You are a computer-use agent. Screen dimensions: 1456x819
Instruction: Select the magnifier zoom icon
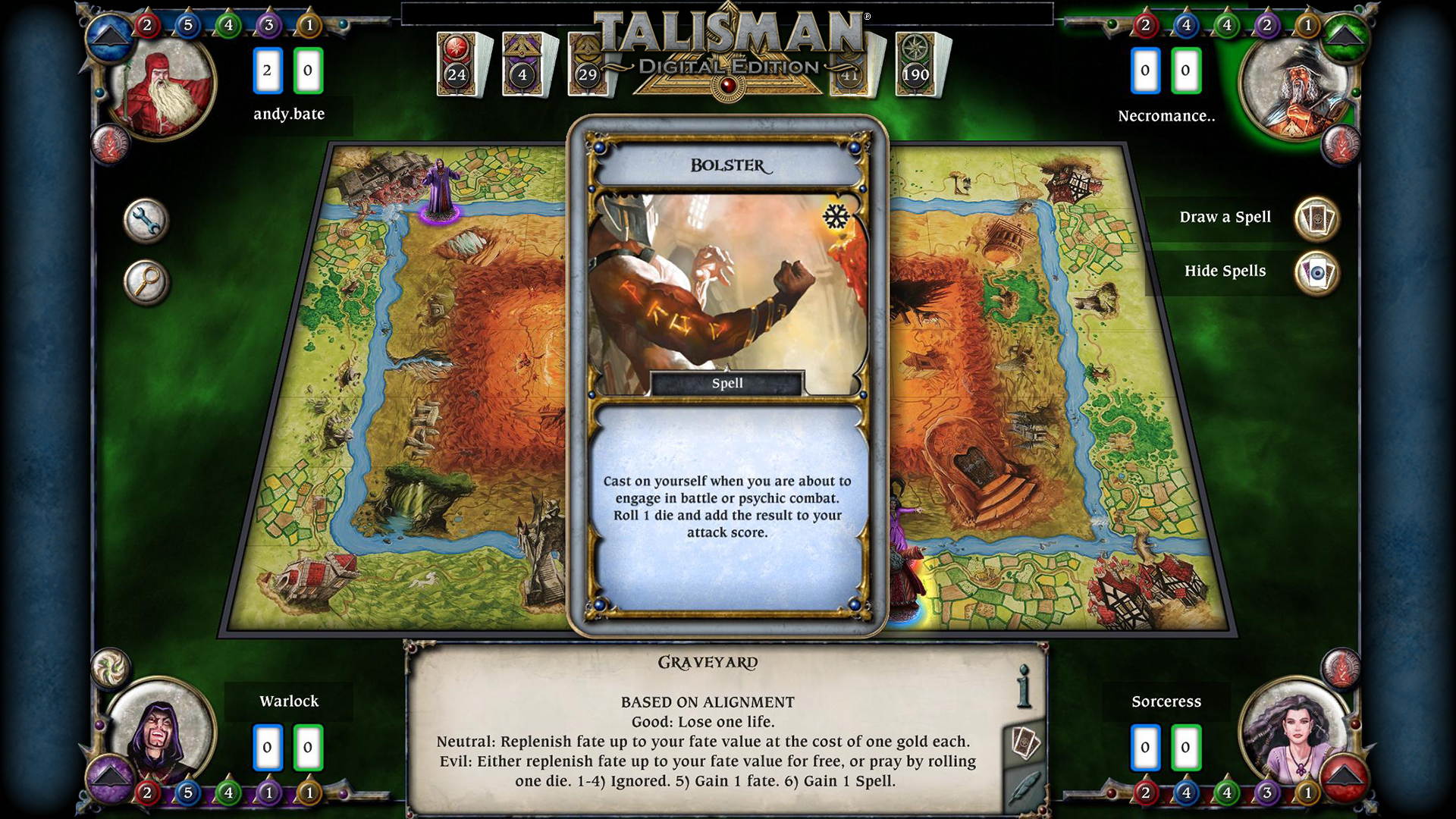pos(146,281)
